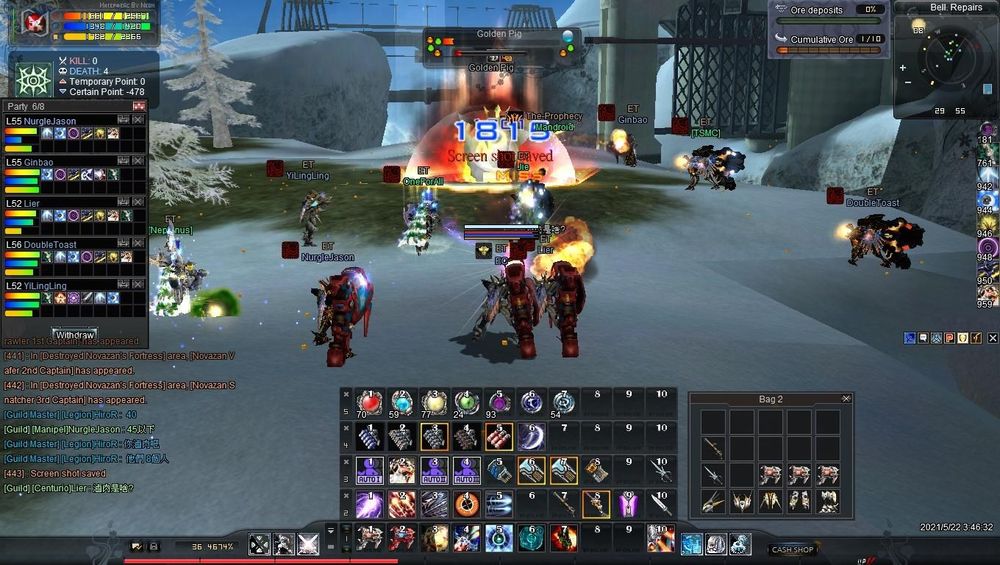Image resolution: width=1000 pixels, height=565 pixels.
Task: Open the Cash Shop
Action: pos(792,549)
